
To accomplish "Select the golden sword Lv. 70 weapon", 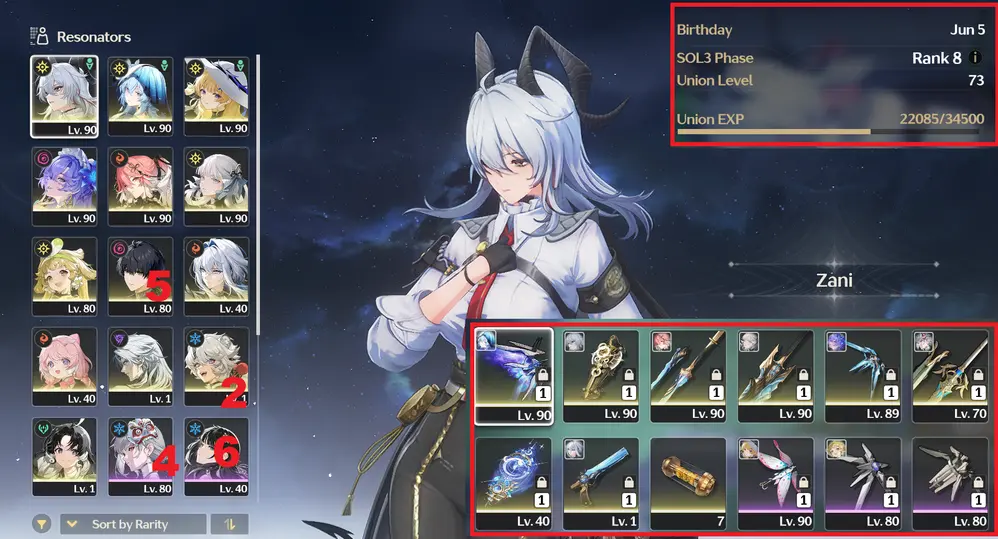I will click(x=951, y=375).
